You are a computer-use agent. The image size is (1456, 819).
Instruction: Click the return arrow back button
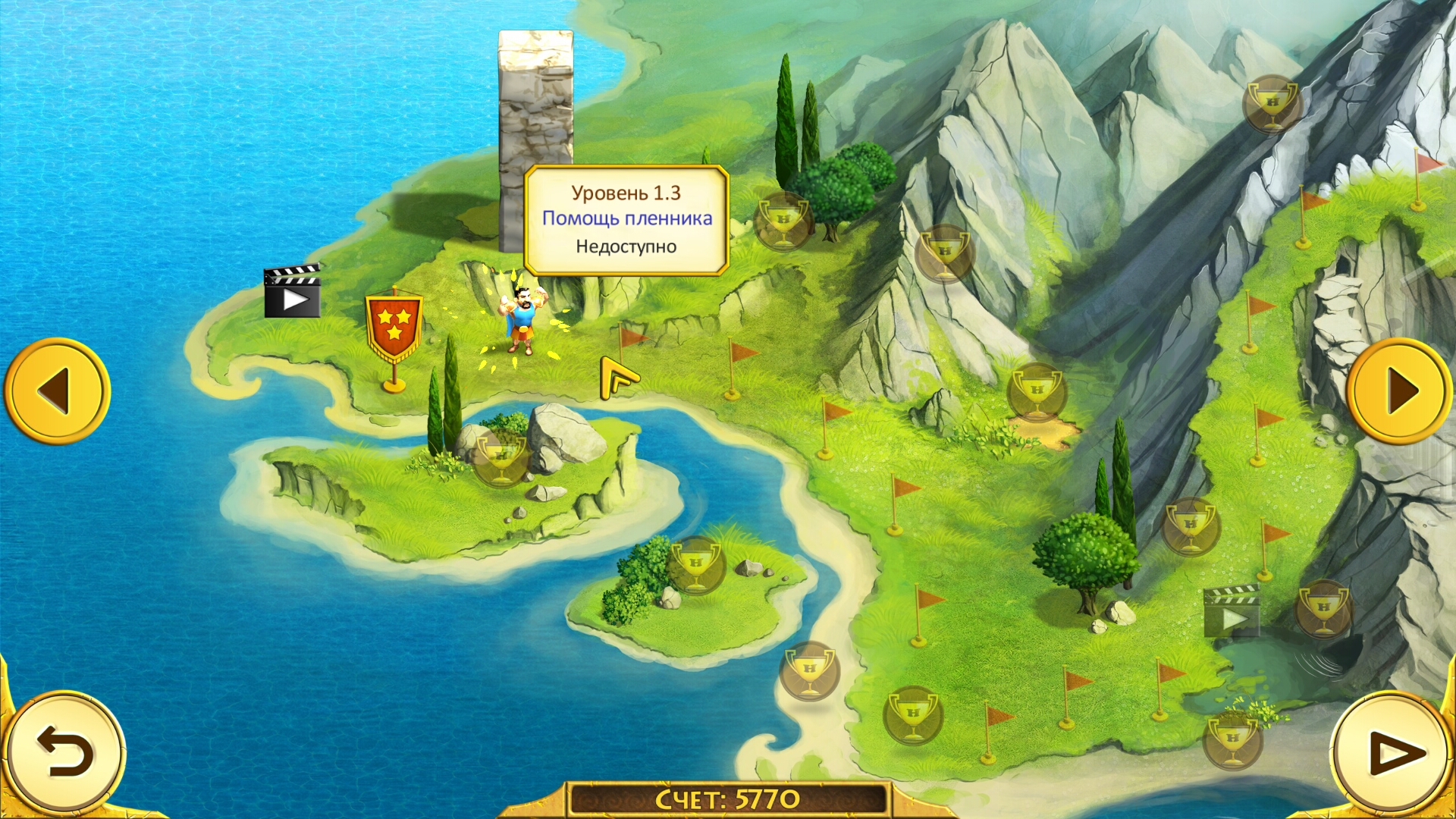[64, 753]
